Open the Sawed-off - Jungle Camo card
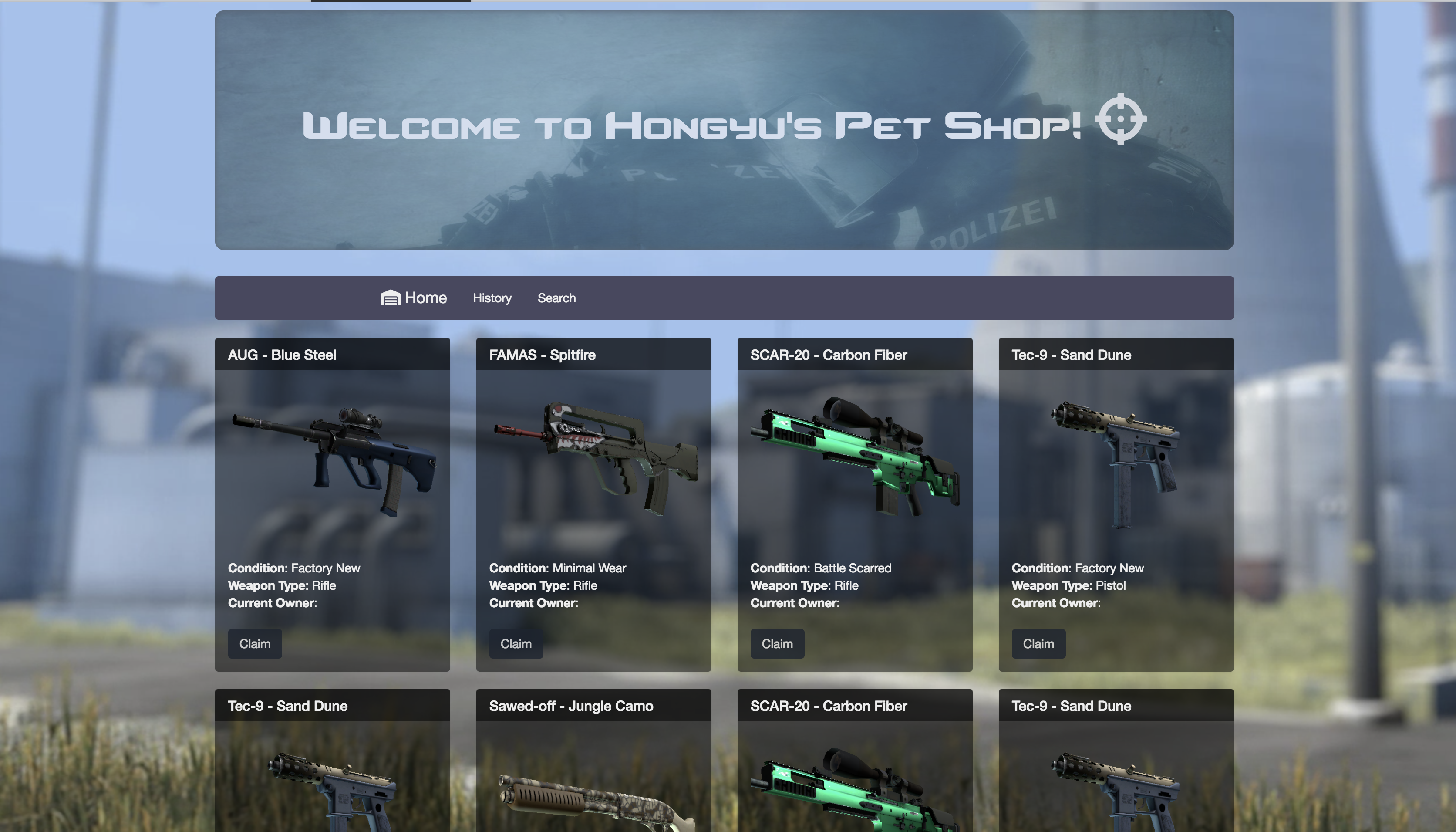1456x832 pixels. pos(571,706)
